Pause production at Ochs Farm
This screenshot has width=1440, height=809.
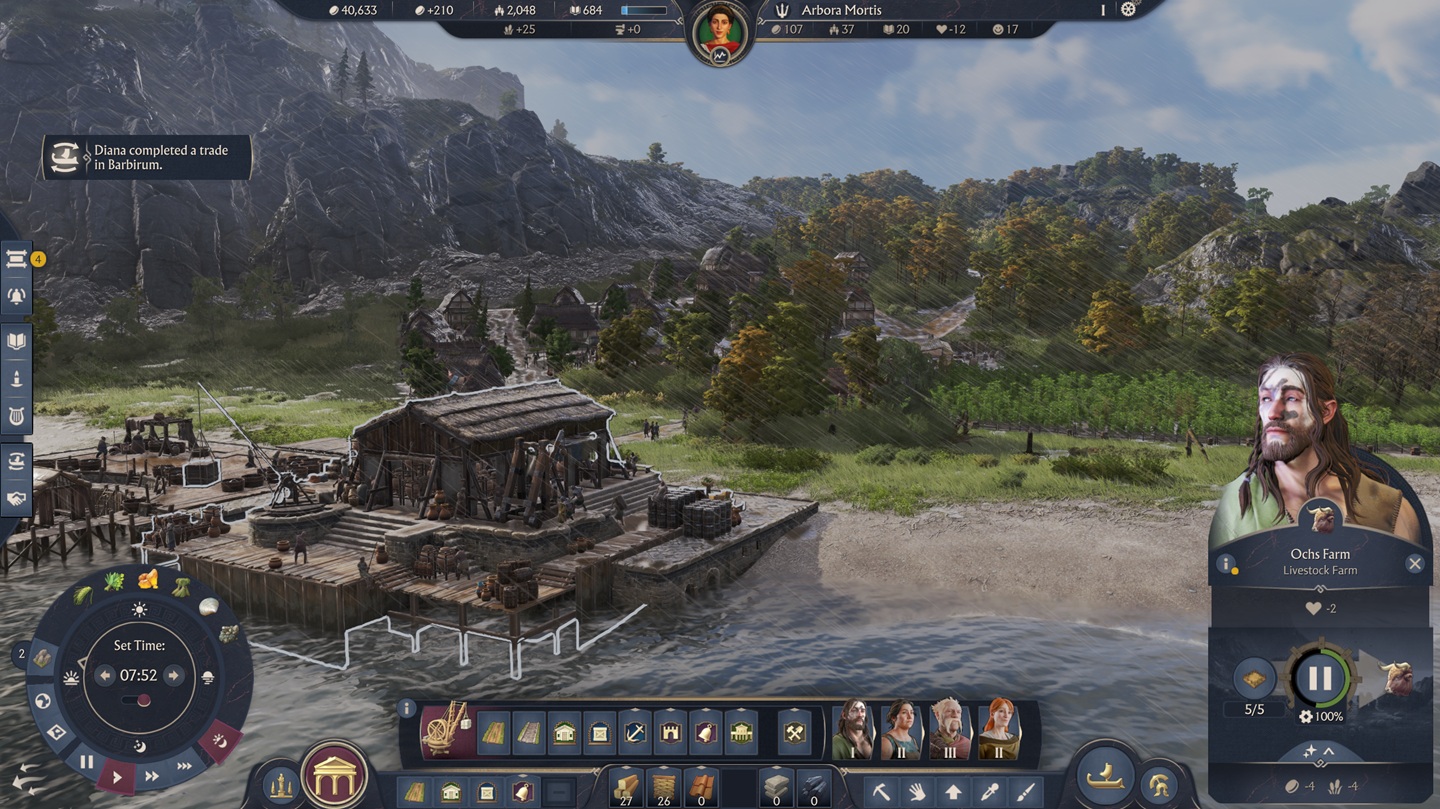1320,678
